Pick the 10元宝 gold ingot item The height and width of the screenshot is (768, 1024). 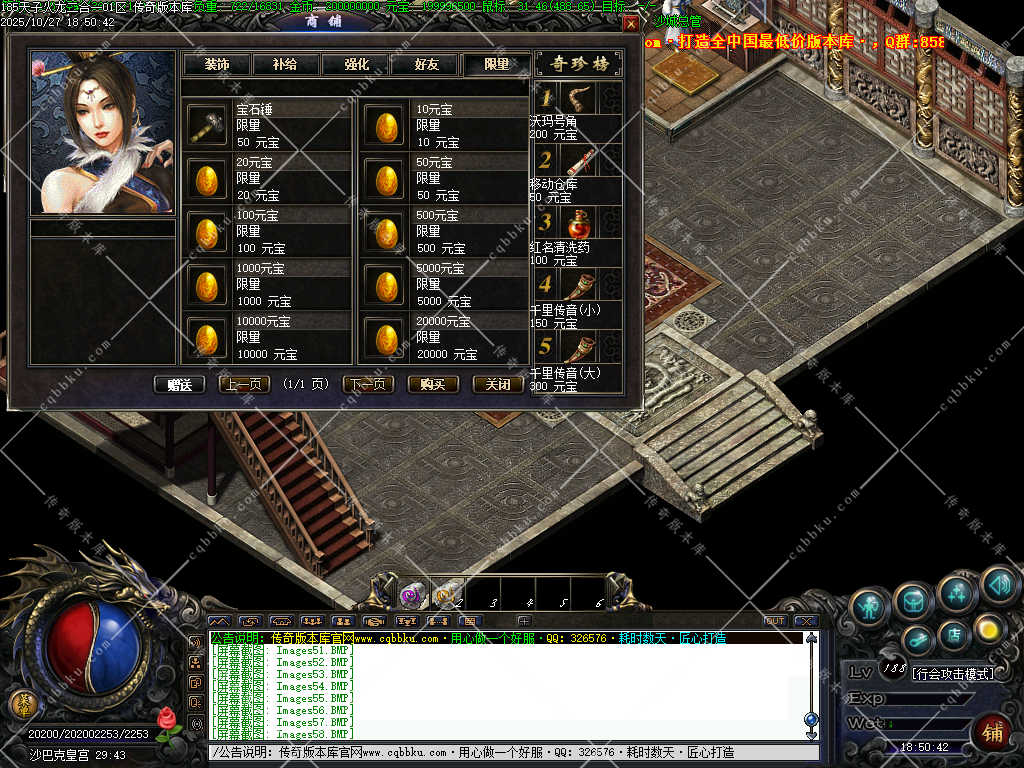click(x=384, y=126)
